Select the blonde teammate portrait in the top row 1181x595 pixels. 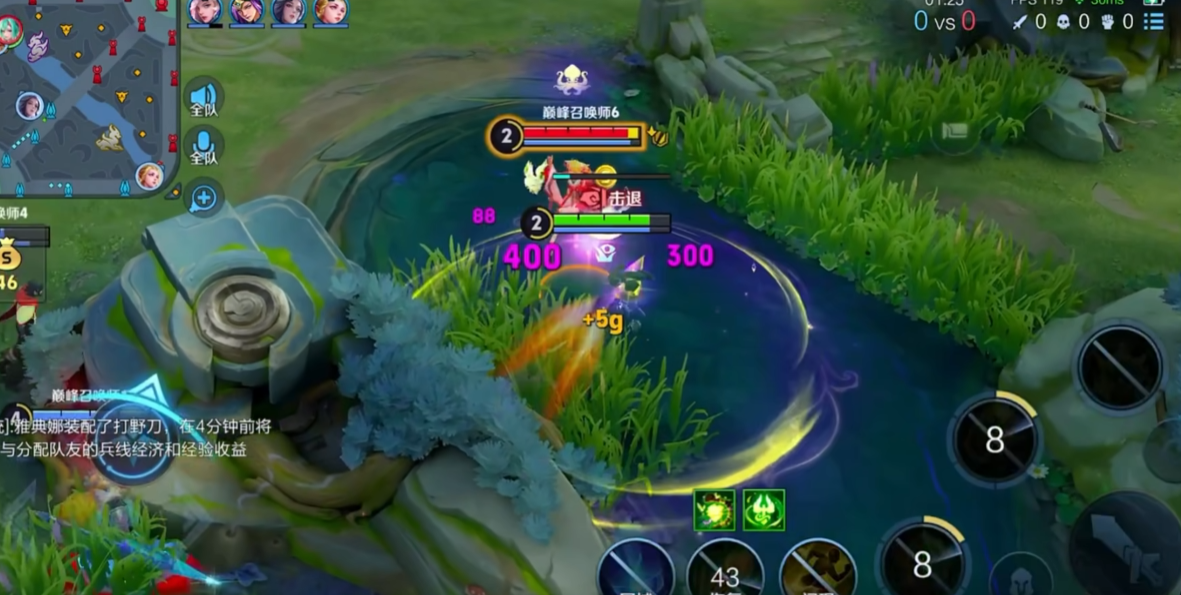pyautogui.click(x=330, y=11)
